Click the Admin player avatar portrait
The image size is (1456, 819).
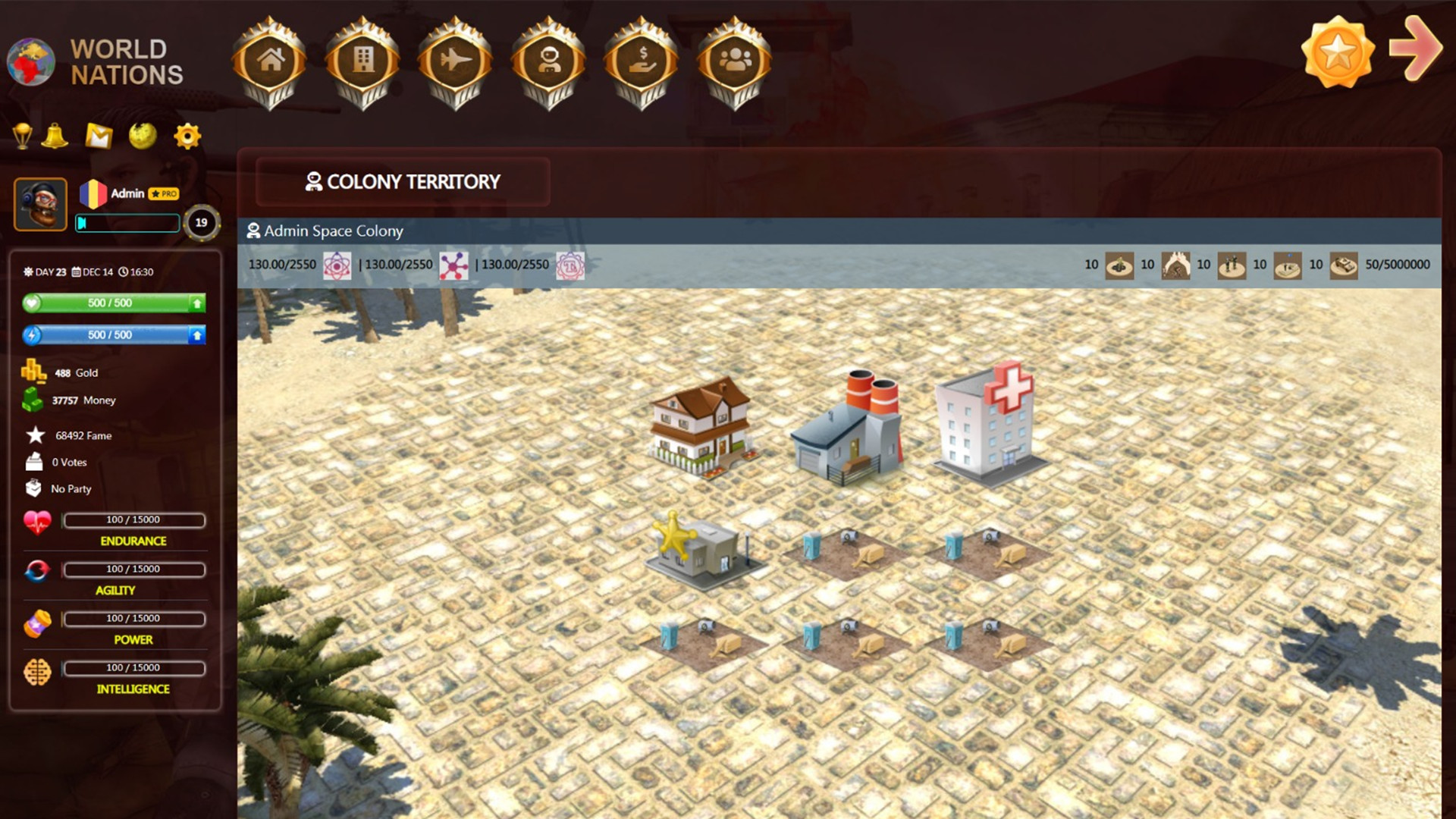41,204
